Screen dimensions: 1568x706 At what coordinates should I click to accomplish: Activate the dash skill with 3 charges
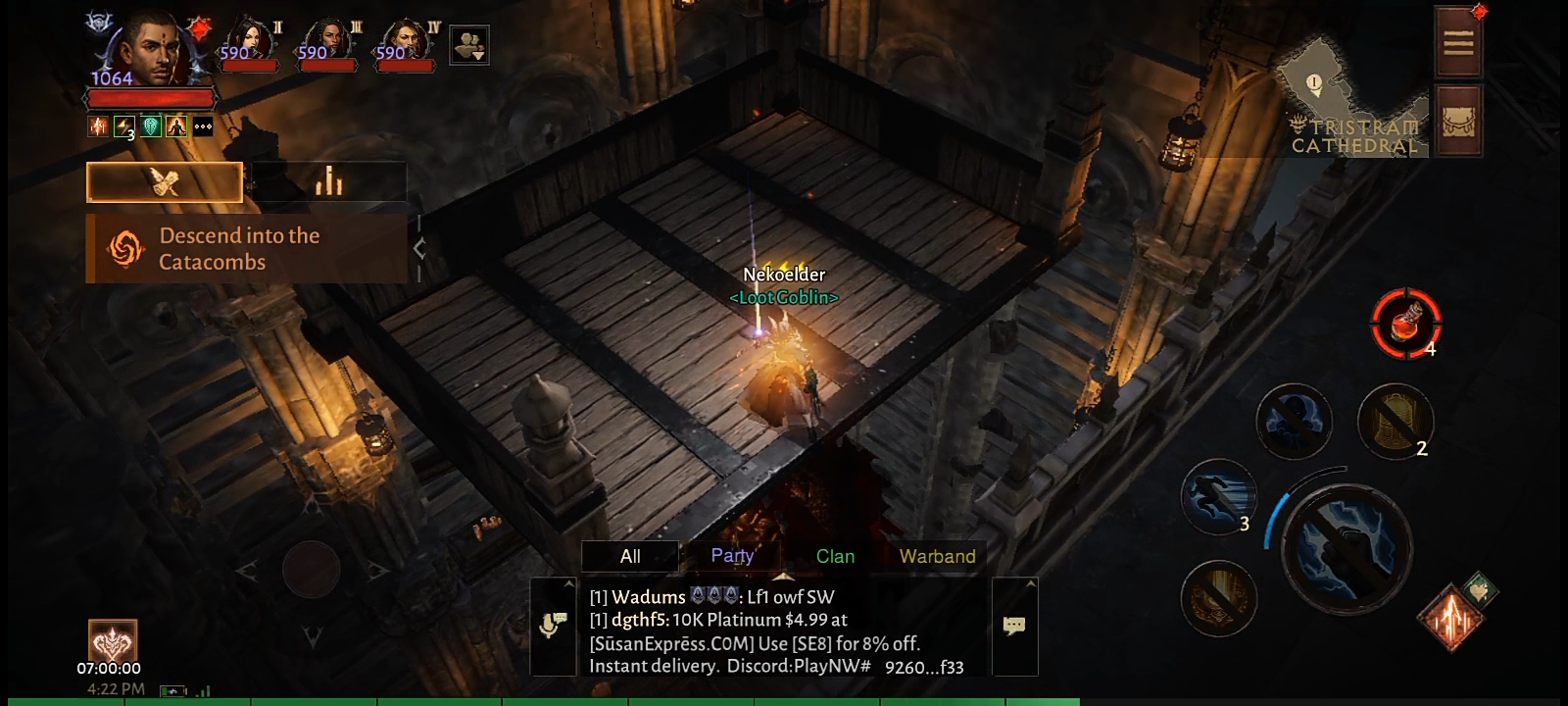click(x=1218, y=495)
